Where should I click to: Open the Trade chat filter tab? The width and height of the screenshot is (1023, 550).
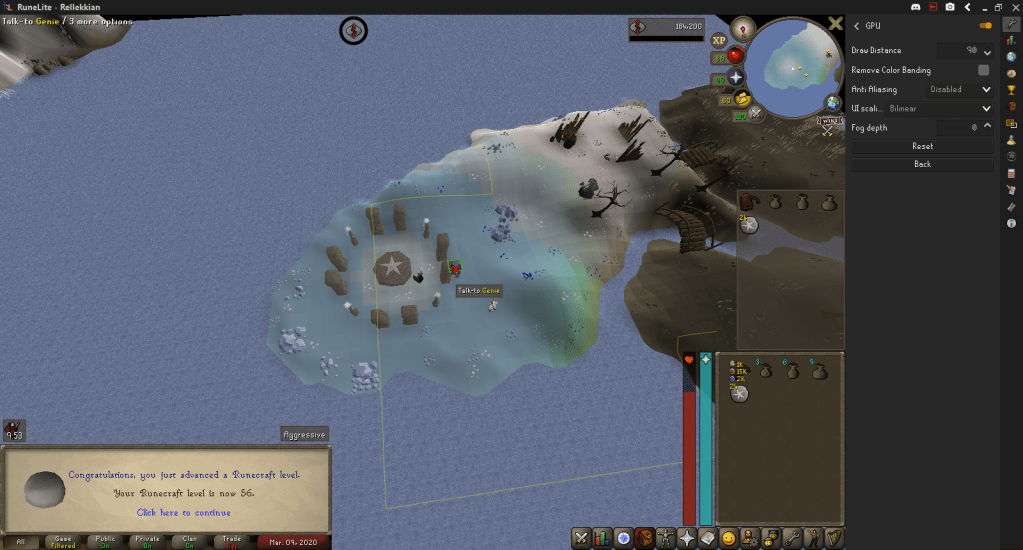pos(232,541)
